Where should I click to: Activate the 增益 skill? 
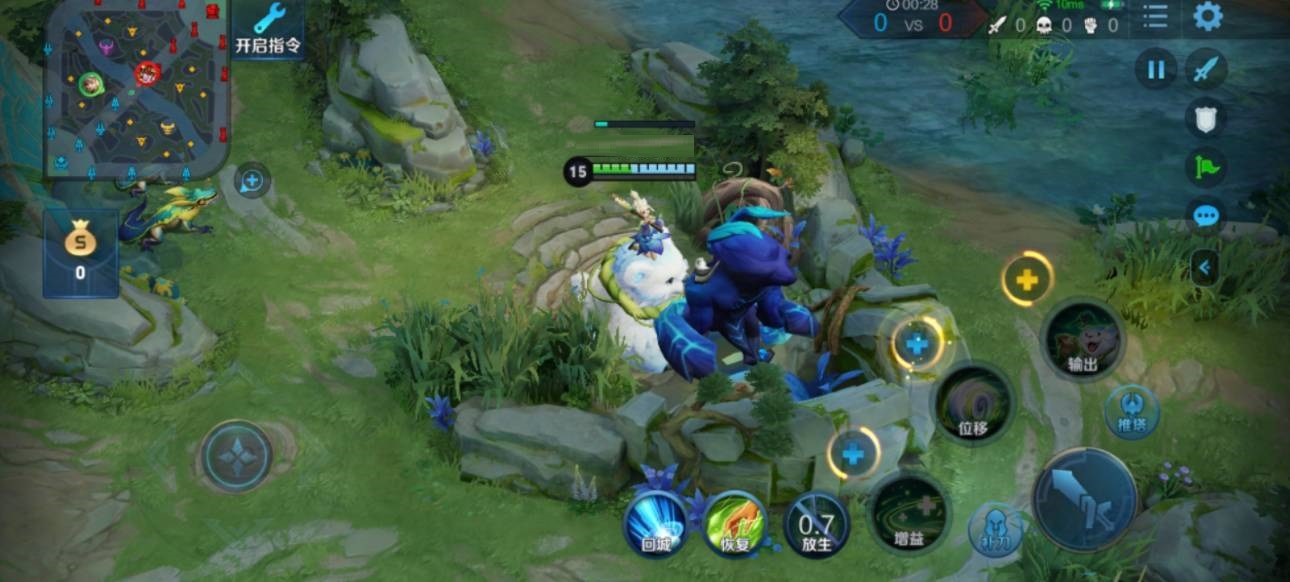[x=908, y=512]
